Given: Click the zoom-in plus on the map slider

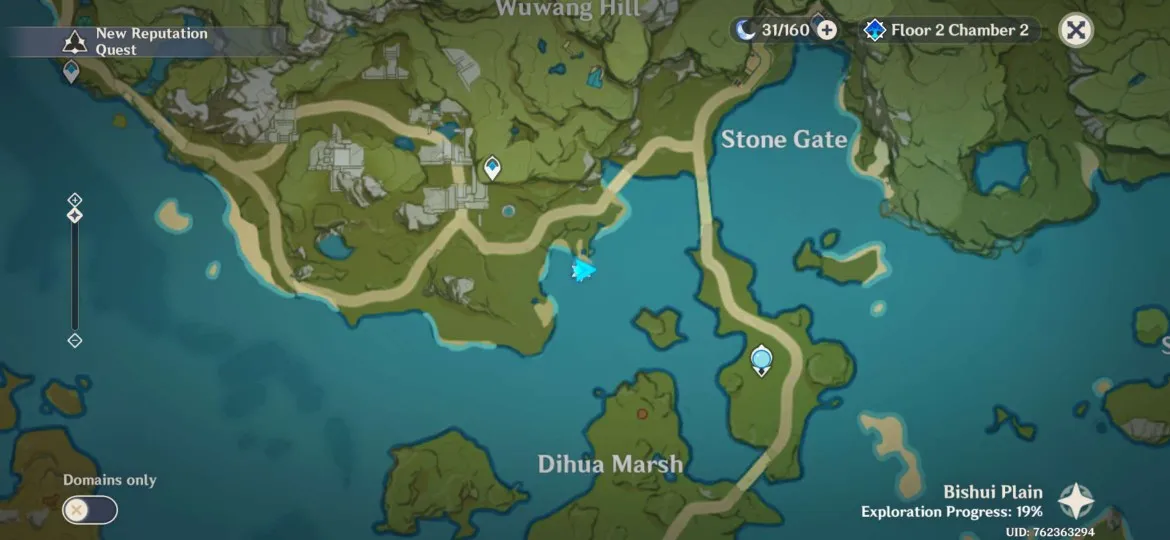Looking at the screenshot, I should (74, 199).
